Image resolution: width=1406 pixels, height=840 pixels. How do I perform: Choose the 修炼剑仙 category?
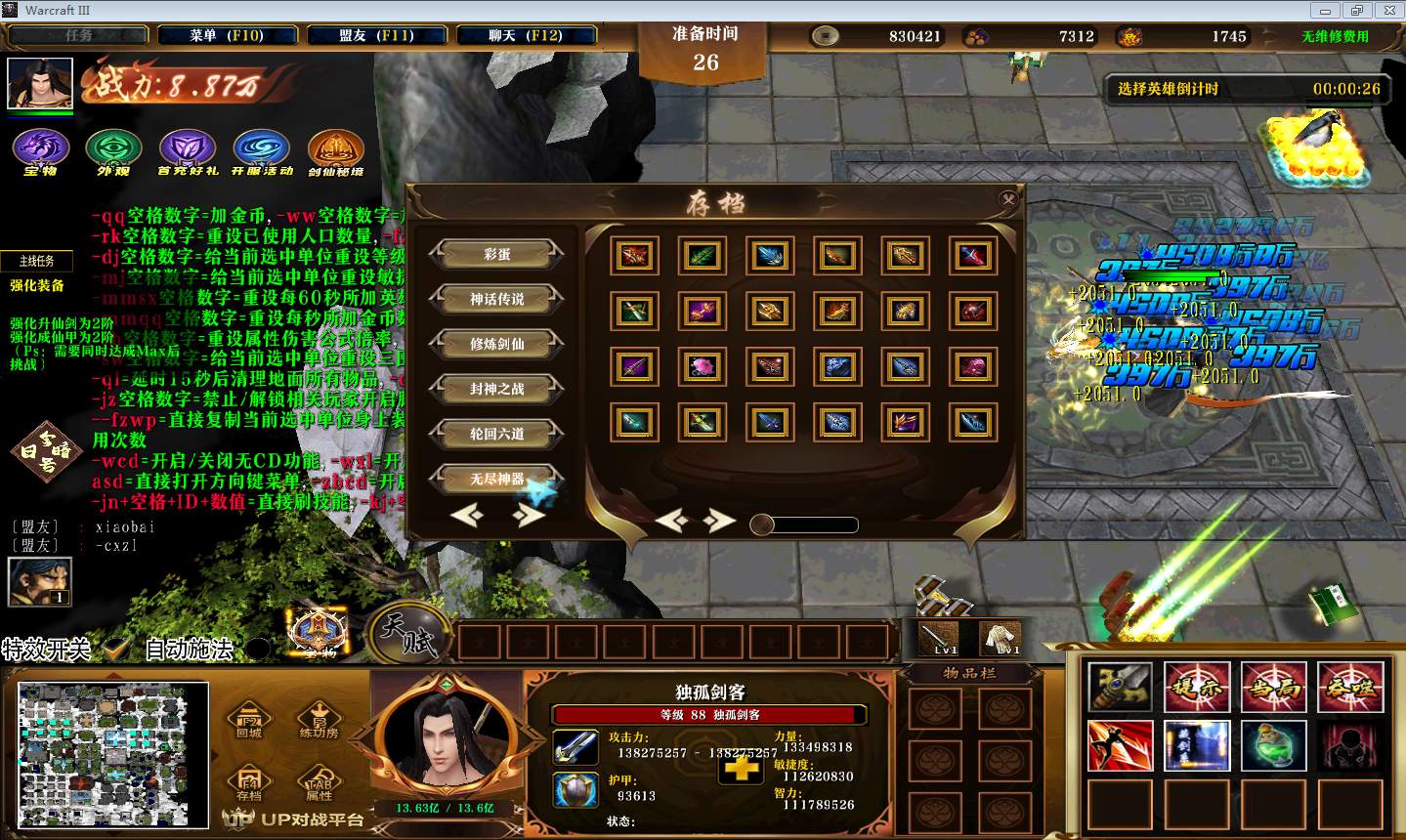coord(496,344)
